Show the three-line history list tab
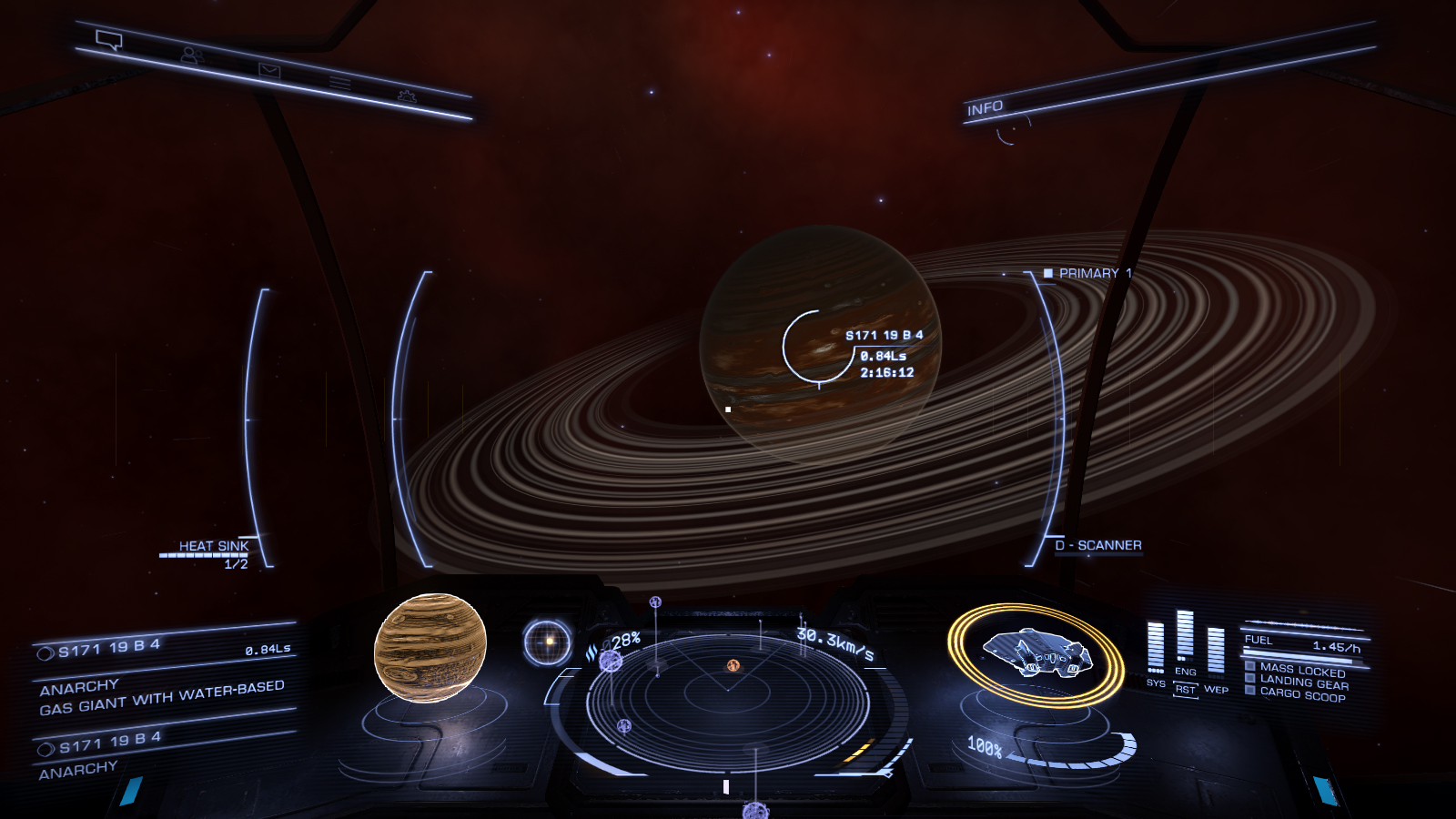 pos(339,83)
